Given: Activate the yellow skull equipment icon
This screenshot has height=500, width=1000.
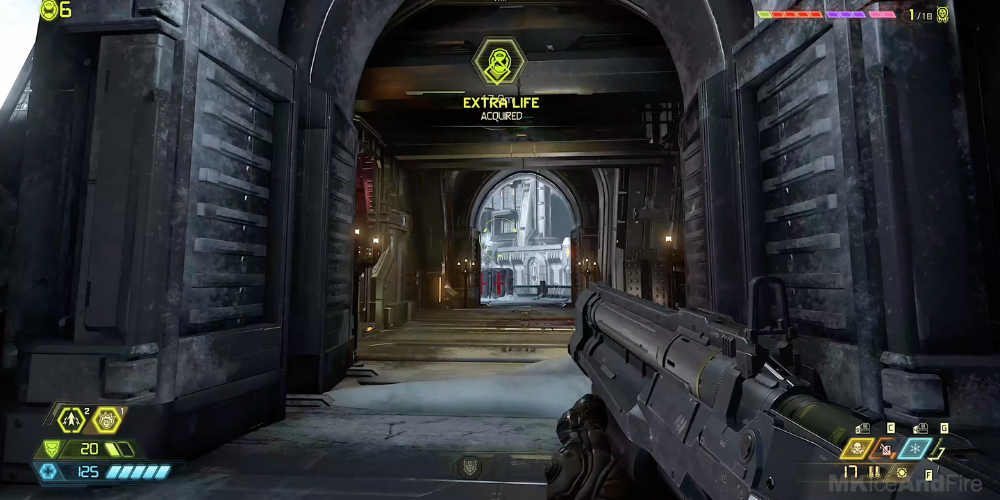Looking at the screenshot, I should tap(857, 449).
